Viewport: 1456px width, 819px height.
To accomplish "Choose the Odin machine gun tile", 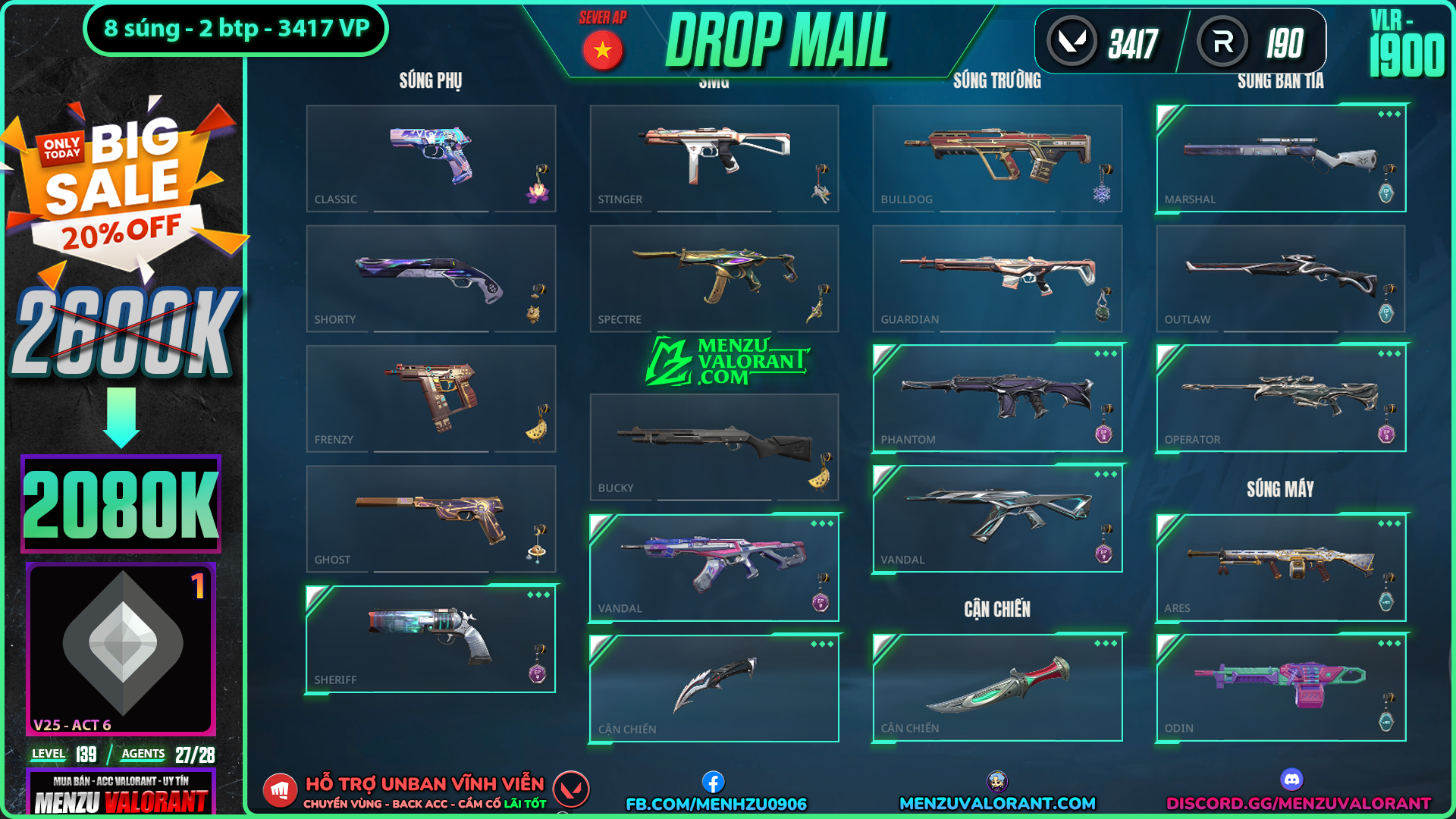I will click(x=1281, y=687).
